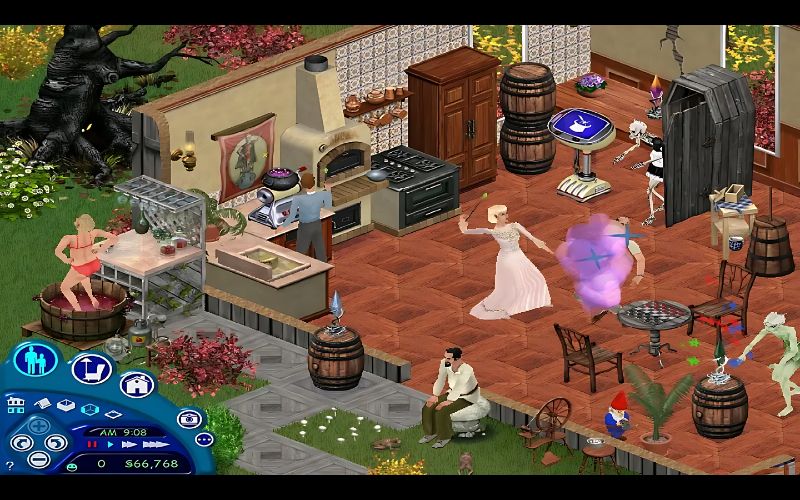Go to the neighborhood view icon
800x500 pixels.
click(x=16, y=405)
